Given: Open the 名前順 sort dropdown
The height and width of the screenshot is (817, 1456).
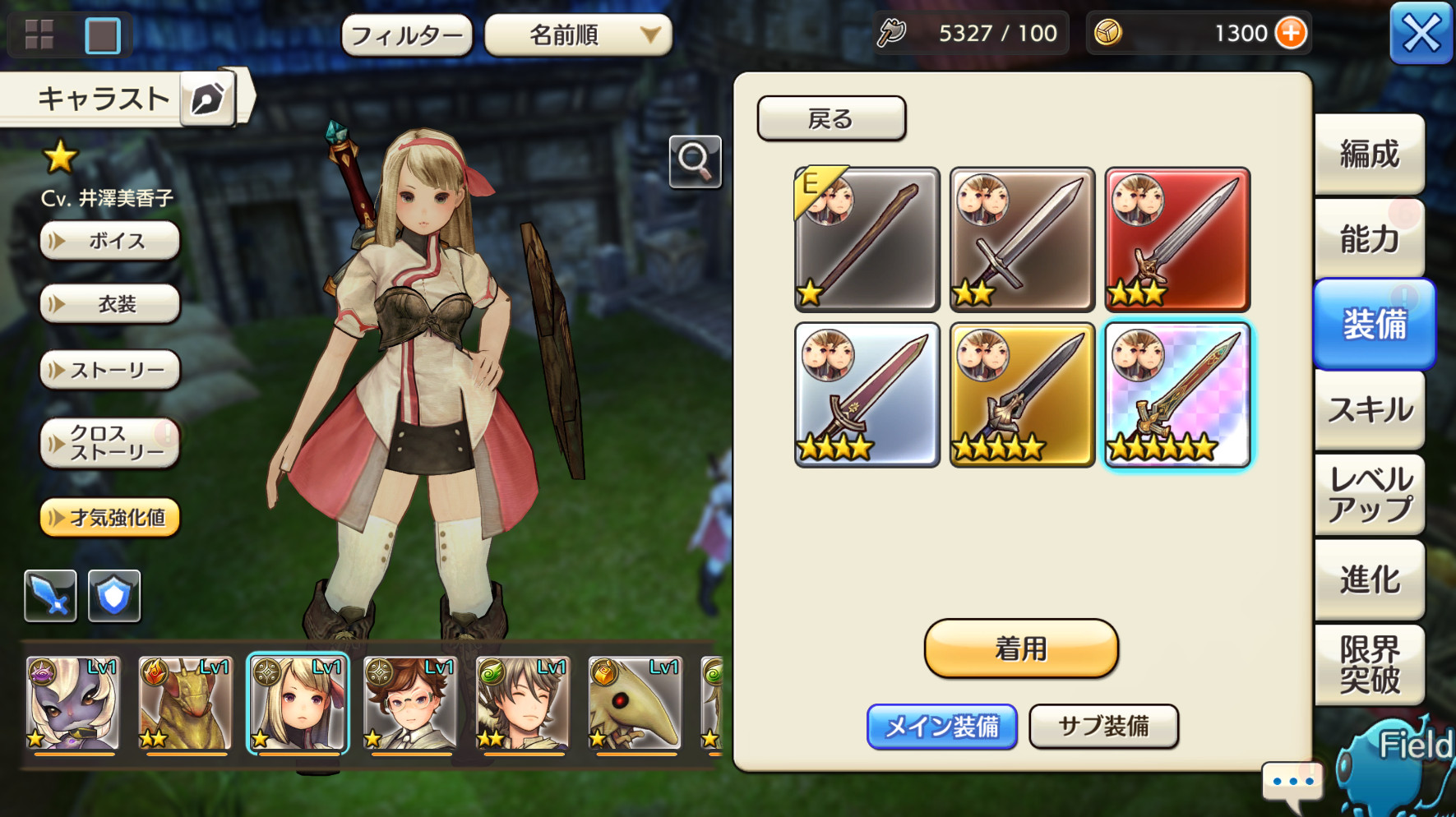Looking at the screenshot, I should tap(578, 35).
